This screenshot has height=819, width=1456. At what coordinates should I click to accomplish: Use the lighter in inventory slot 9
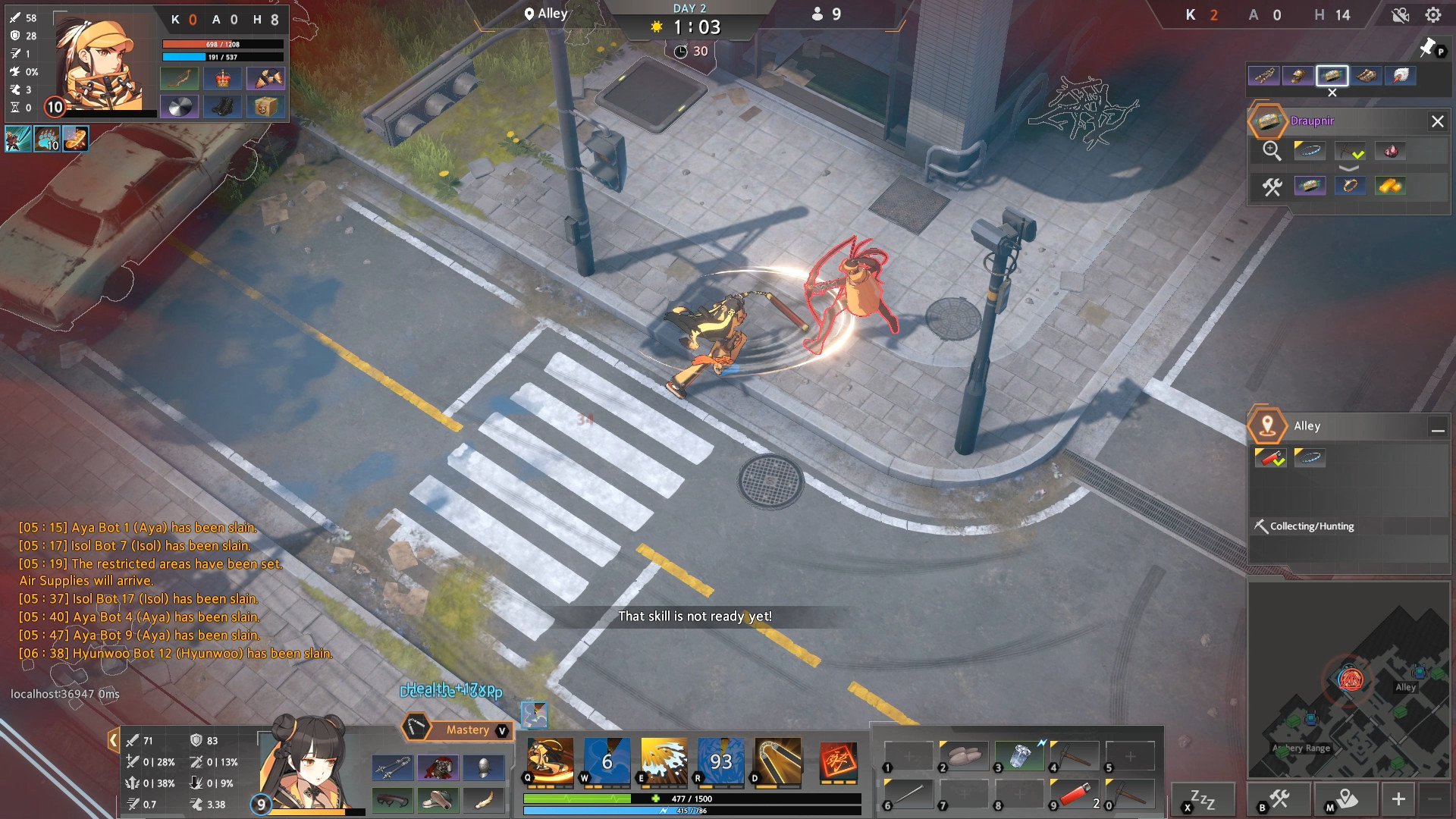click(x=1075, y=795)
